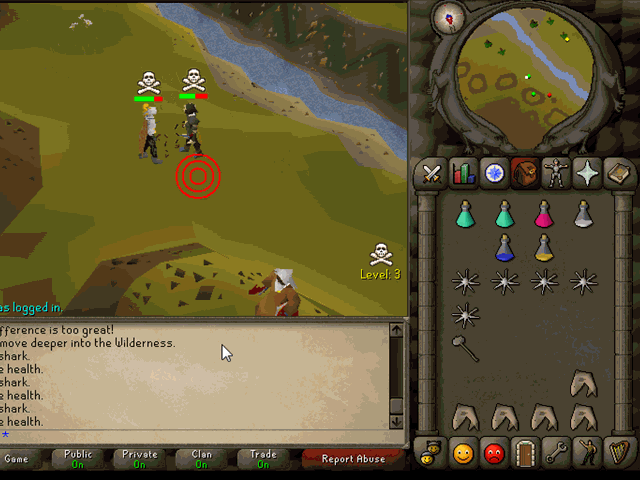Open the Ignore List tab
640x480 pixels.
[493, 452]
